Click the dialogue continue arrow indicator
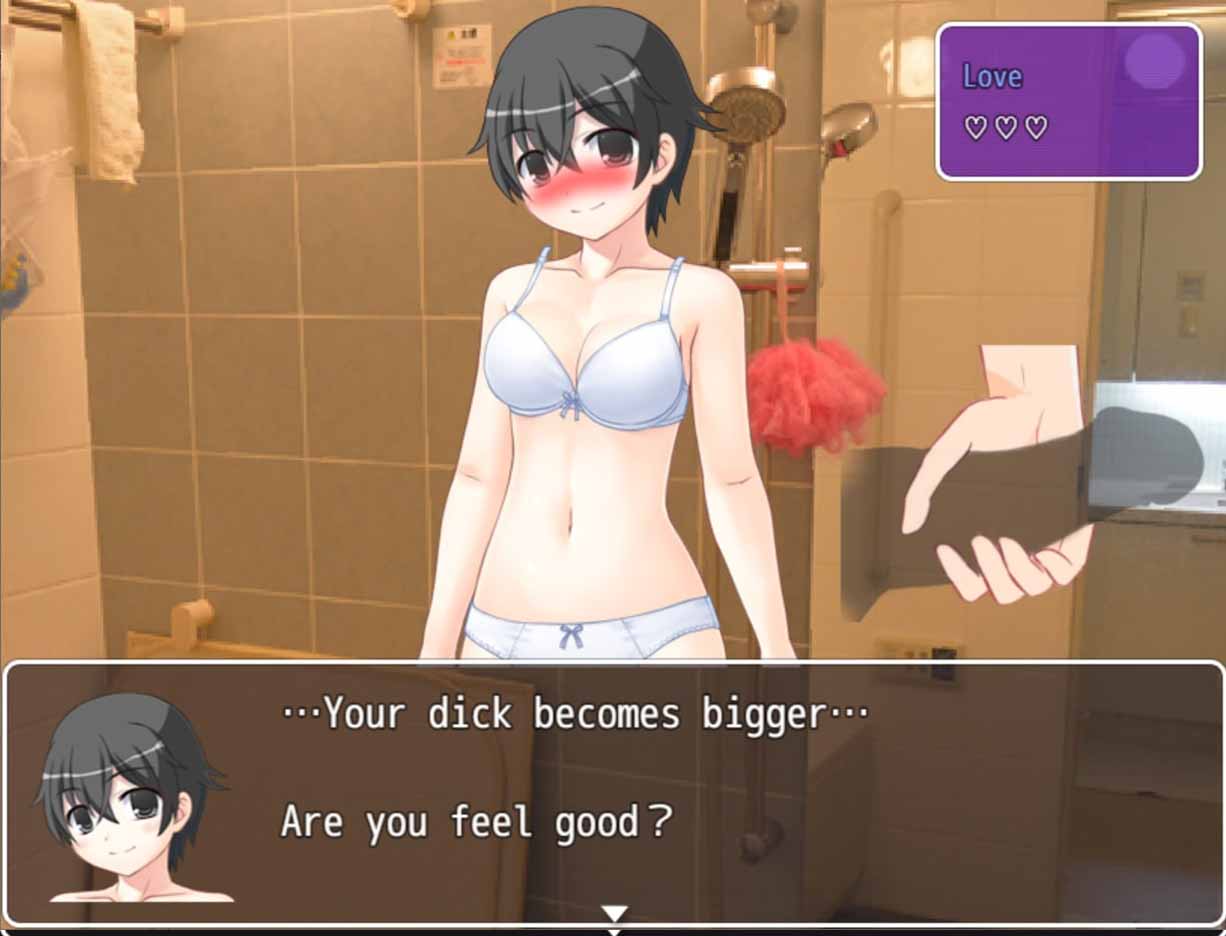The height and width of the screenshot is (936, 1226). coord(614,913)
